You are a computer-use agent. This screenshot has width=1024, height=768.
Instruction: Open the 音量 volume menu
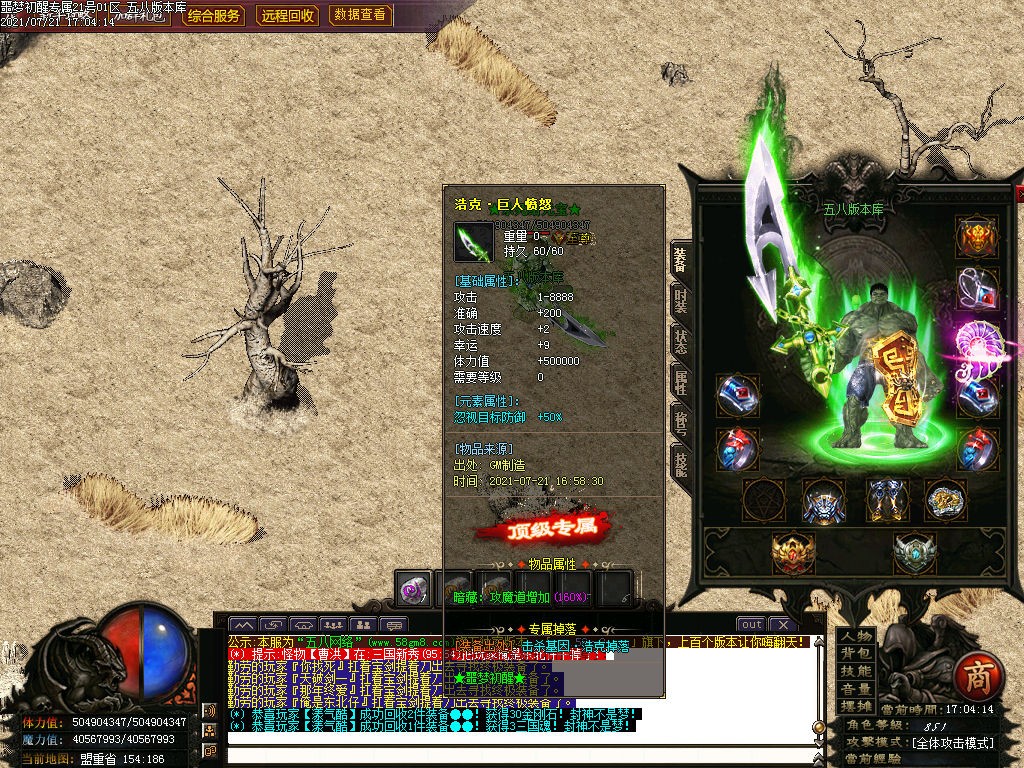(x=855, y=690)
